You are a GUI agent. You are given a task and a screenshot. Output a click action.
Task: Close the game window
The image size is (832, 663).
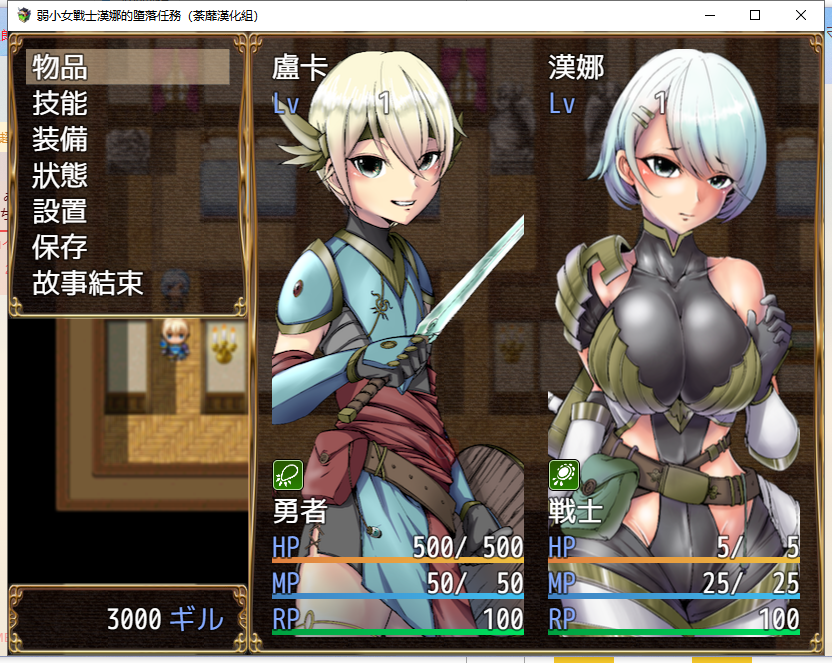tap(801, 16)
